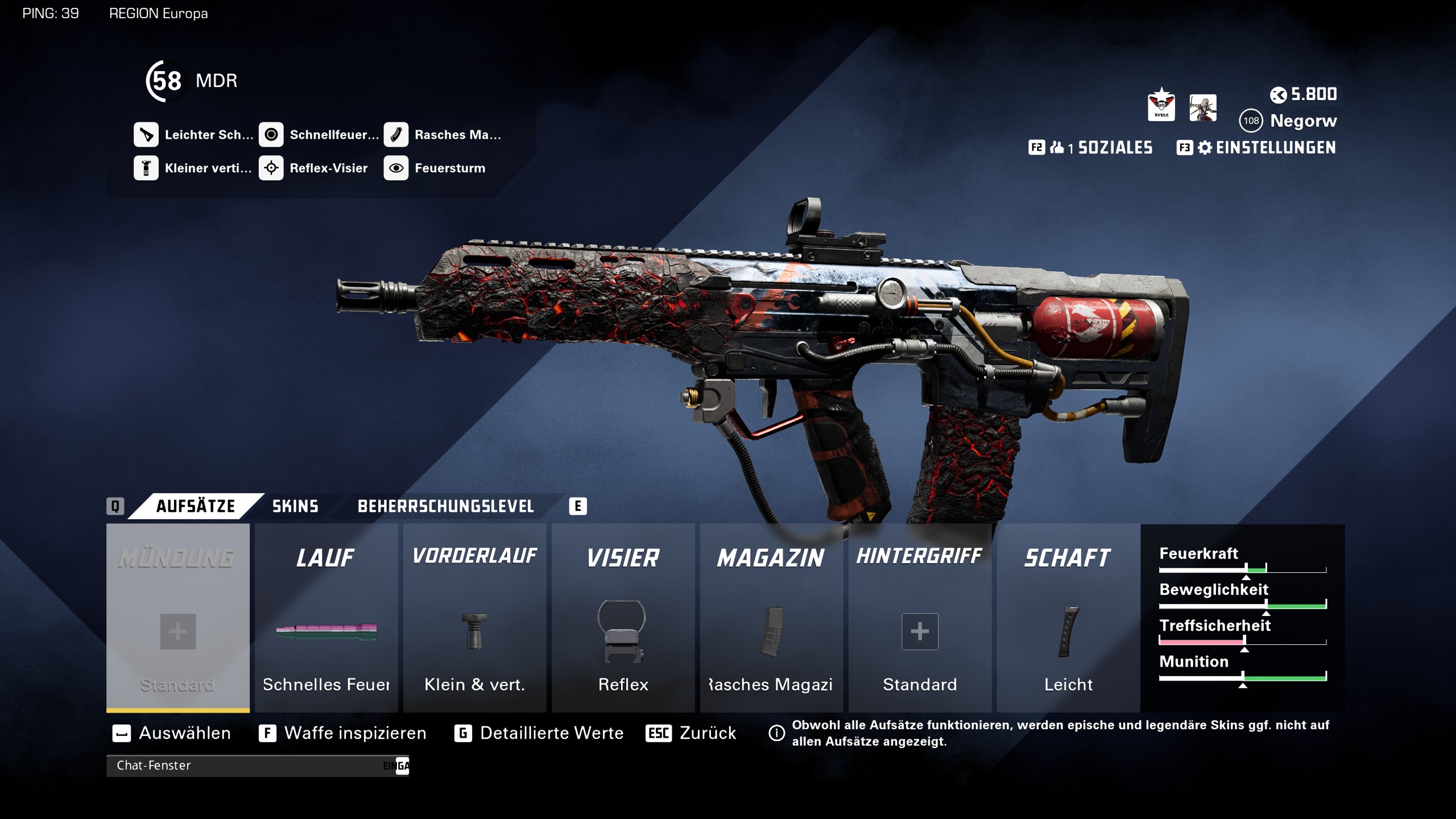1456x819 pixels.
Task: Open the Beherrschungslevel tab
Action: tap(445, 506)
